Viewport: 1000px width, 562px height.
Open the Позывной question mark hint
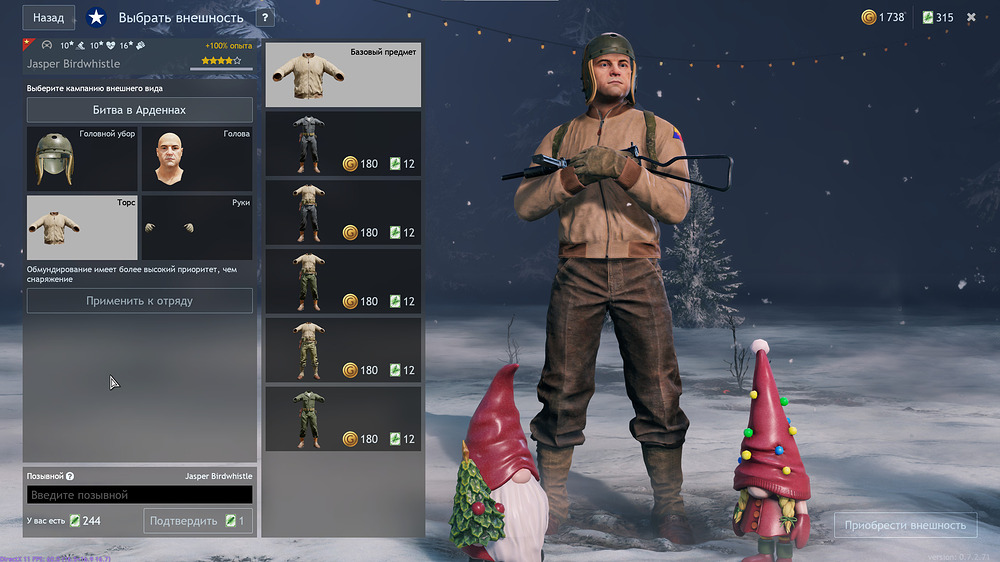70,477
